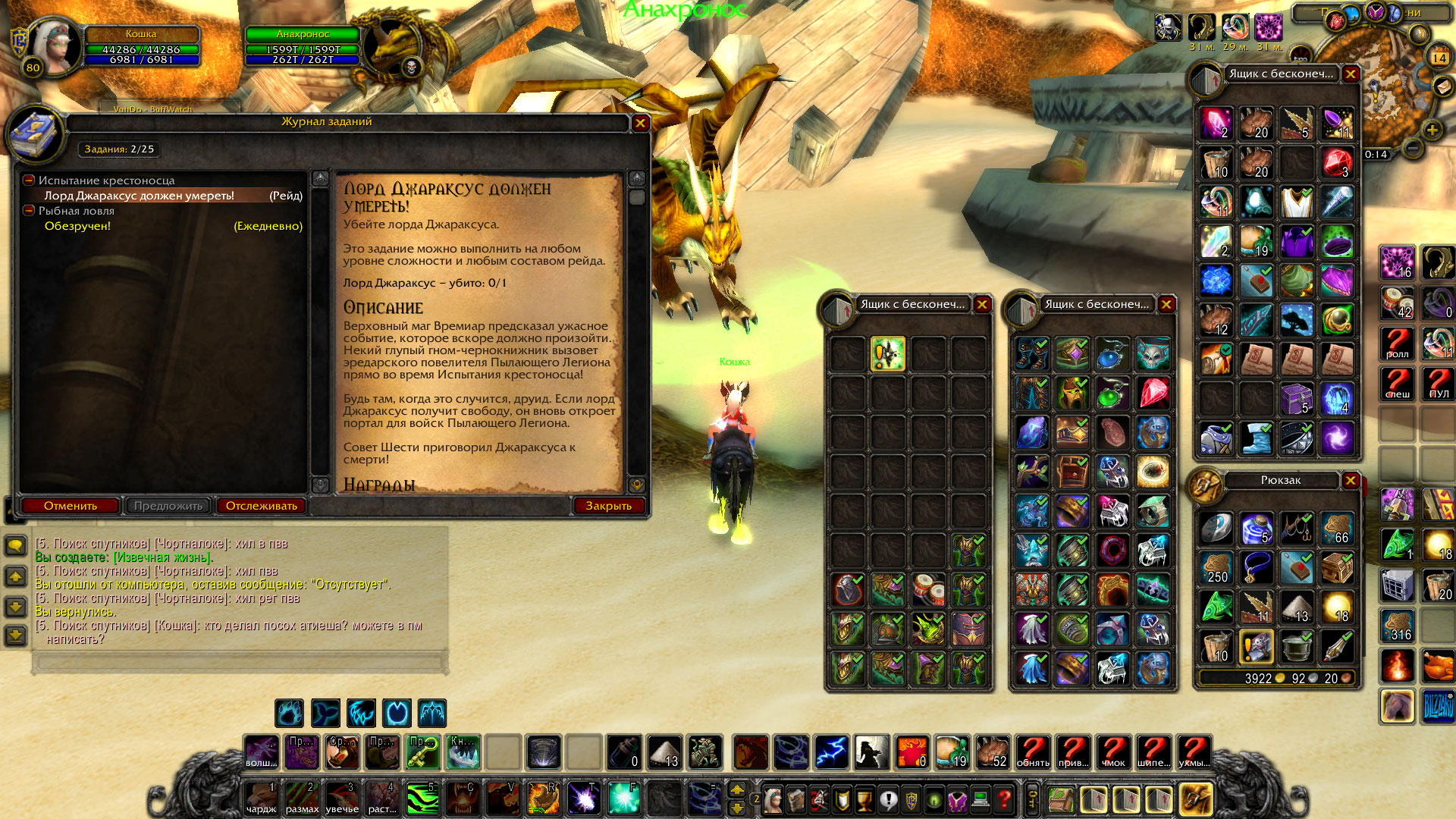Viewport: 1456px width, 819px height.
Task: Use the чмок emote macro
Action: click(1113, 752)
